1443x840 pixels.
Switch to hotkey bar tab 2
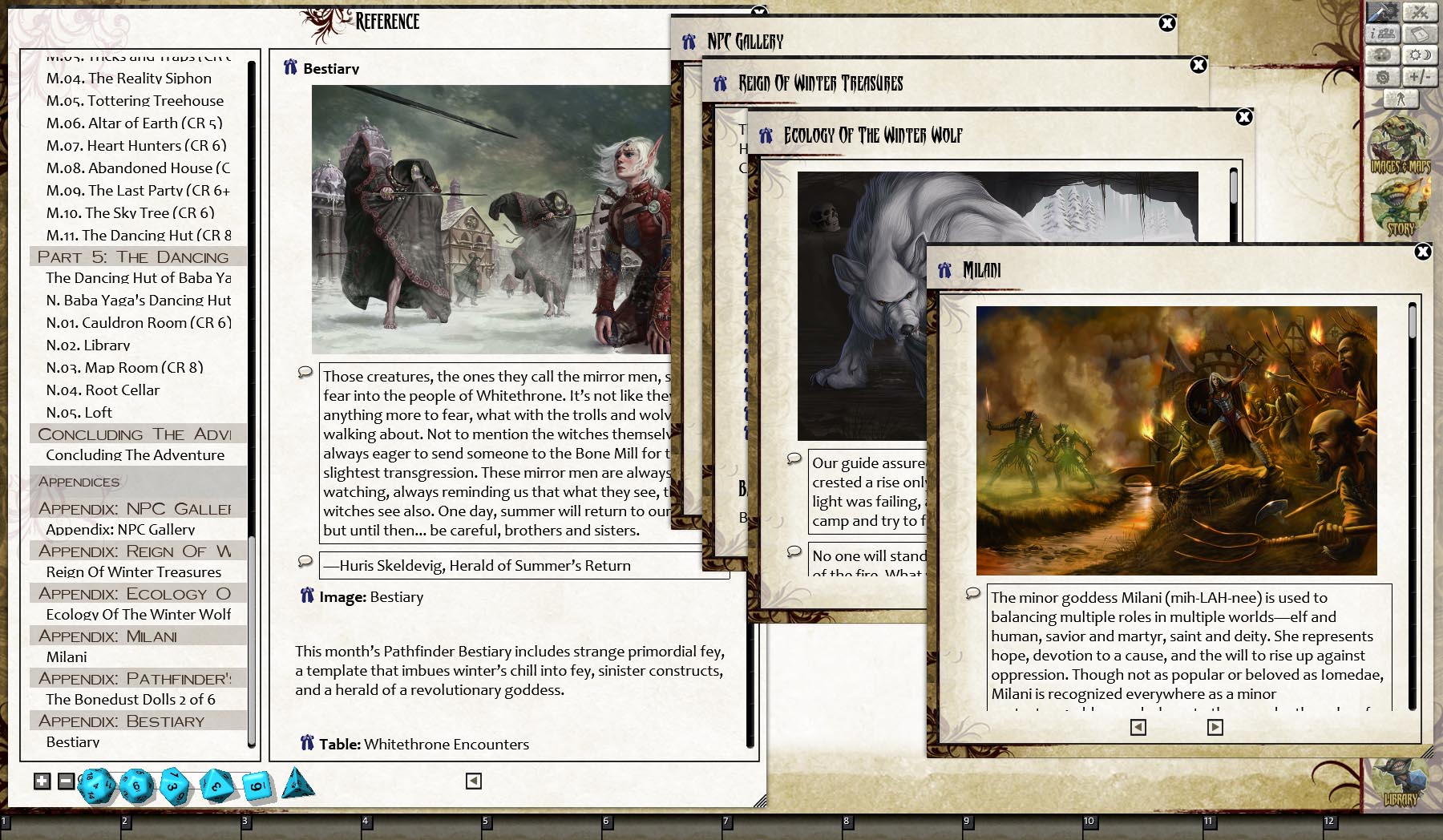[124, 821]
